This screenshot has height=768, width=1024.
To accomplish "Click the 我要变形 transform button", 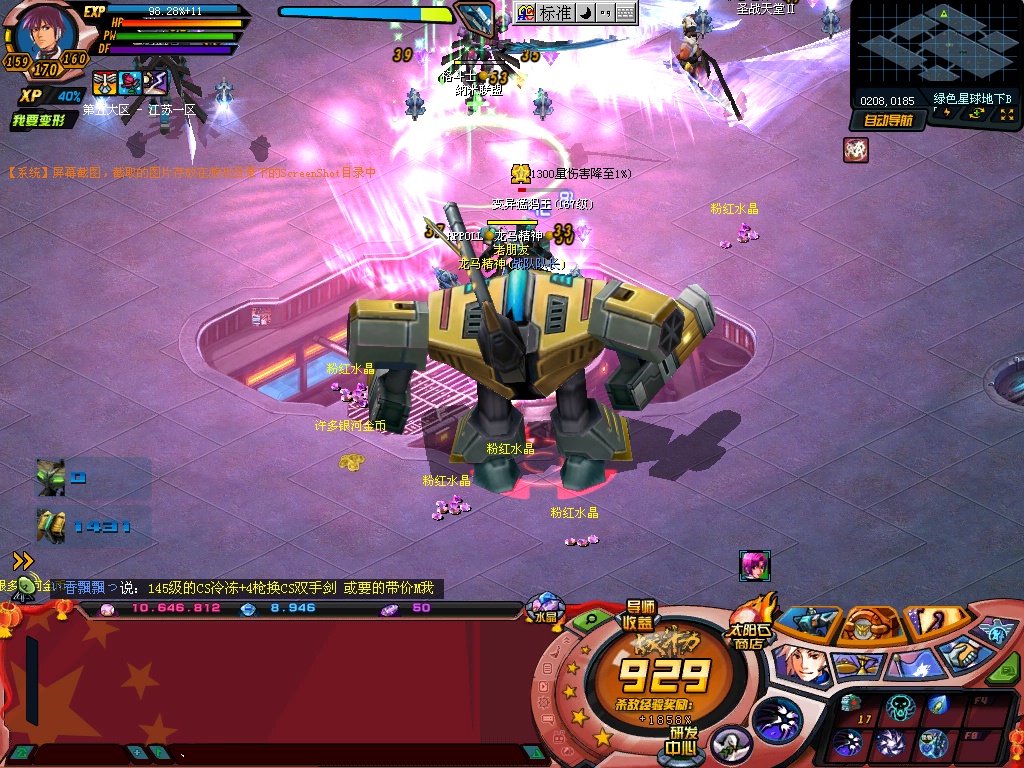I will pyautogui.click(x=40, y=121).
